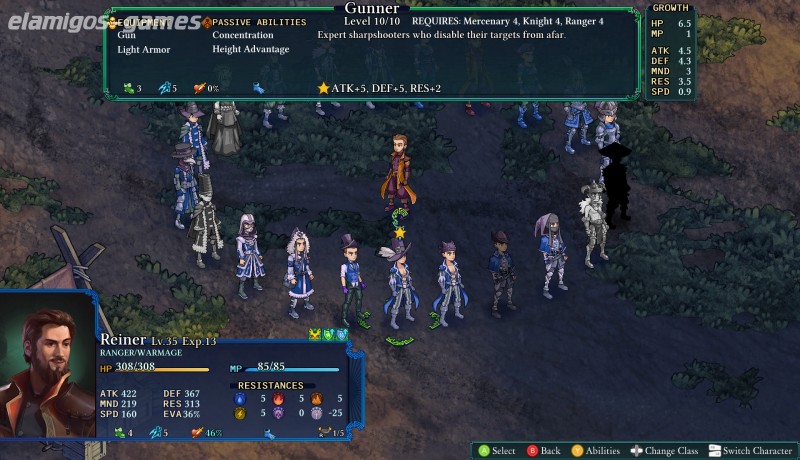Image resolution: width=800 pixels, height=460 pixels.
Task: Choose the black silhouette locked class
Action: pyautogui.click(x=615, y=182)
